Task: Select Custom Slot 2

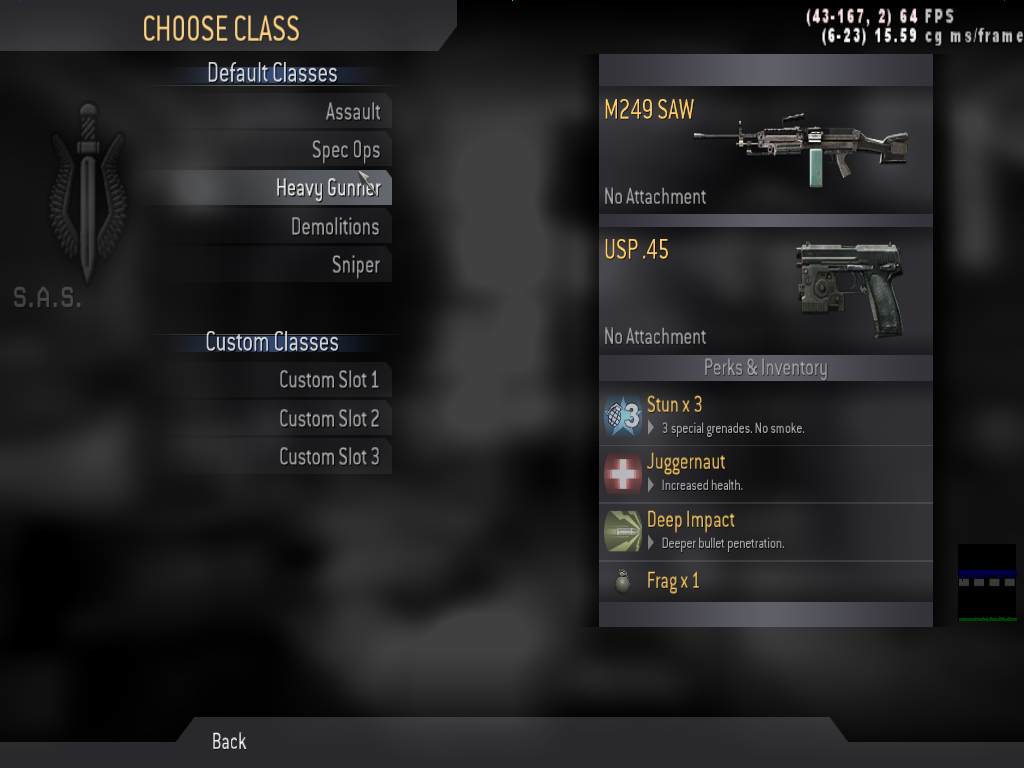Action: 328,419
